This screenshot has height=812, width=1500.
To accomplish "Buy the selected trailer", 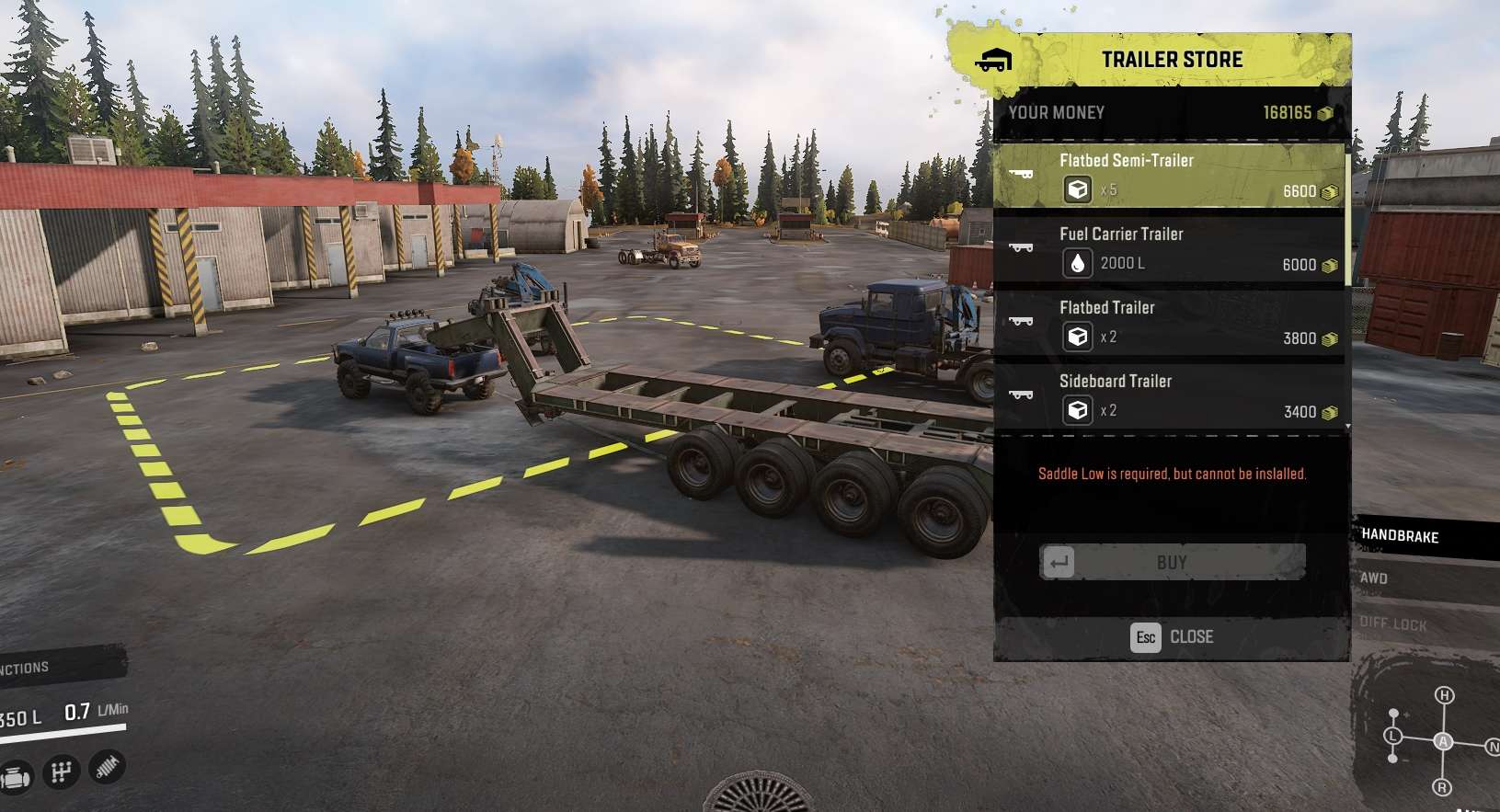I will pyautogui.click(x=1172, y=562).
